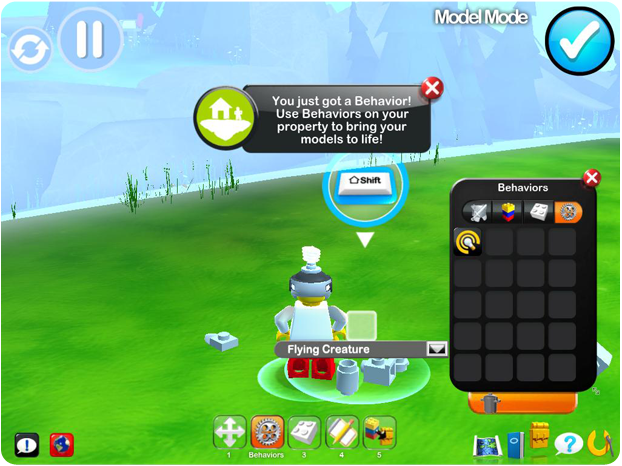Viewport: 622px width, 466px height.
Task: Pause the game with the pause button
Action: pos(90,40)
